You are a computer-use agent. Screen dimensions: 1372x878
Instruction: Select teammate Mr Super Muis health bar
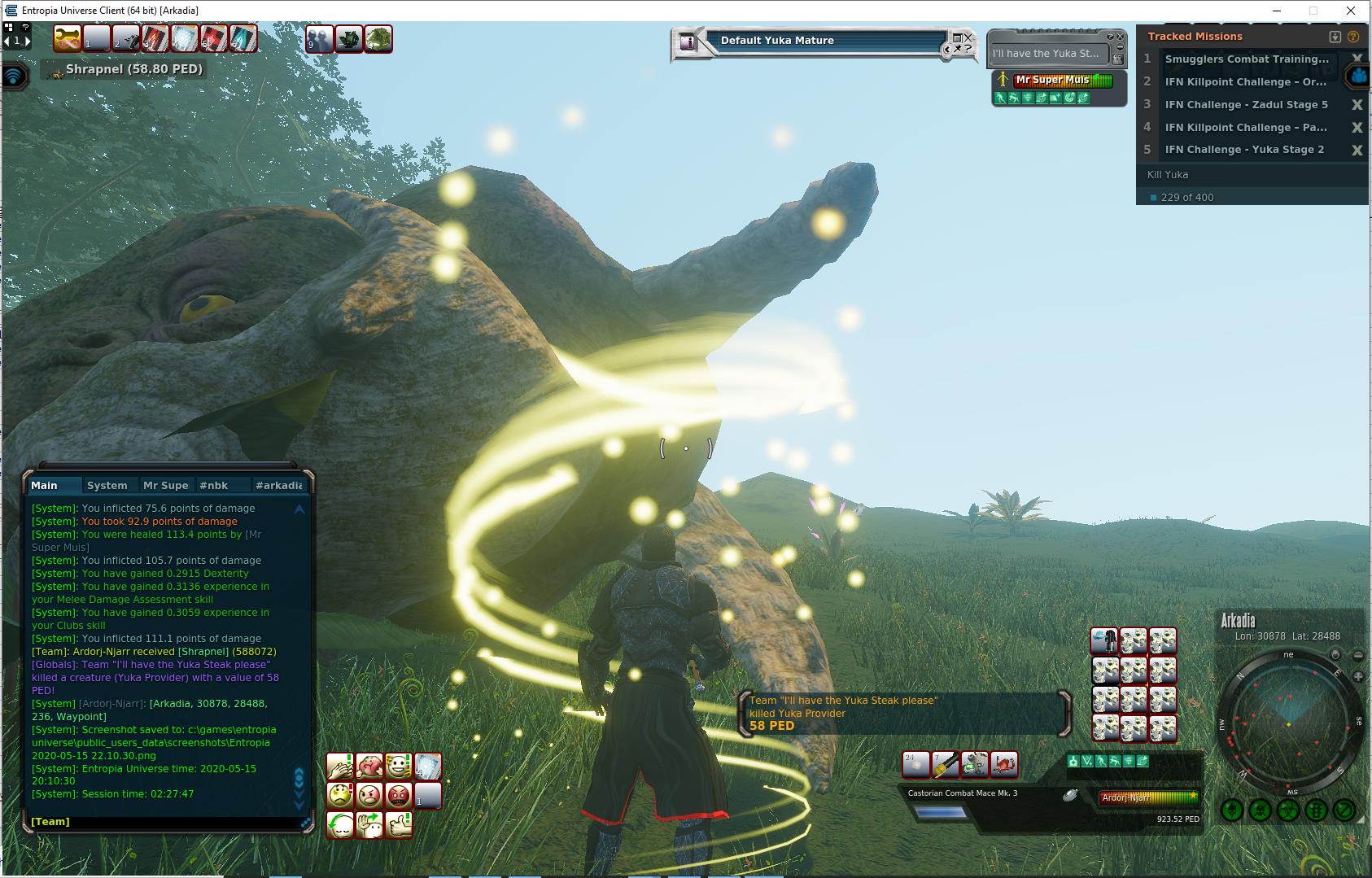1062,80
